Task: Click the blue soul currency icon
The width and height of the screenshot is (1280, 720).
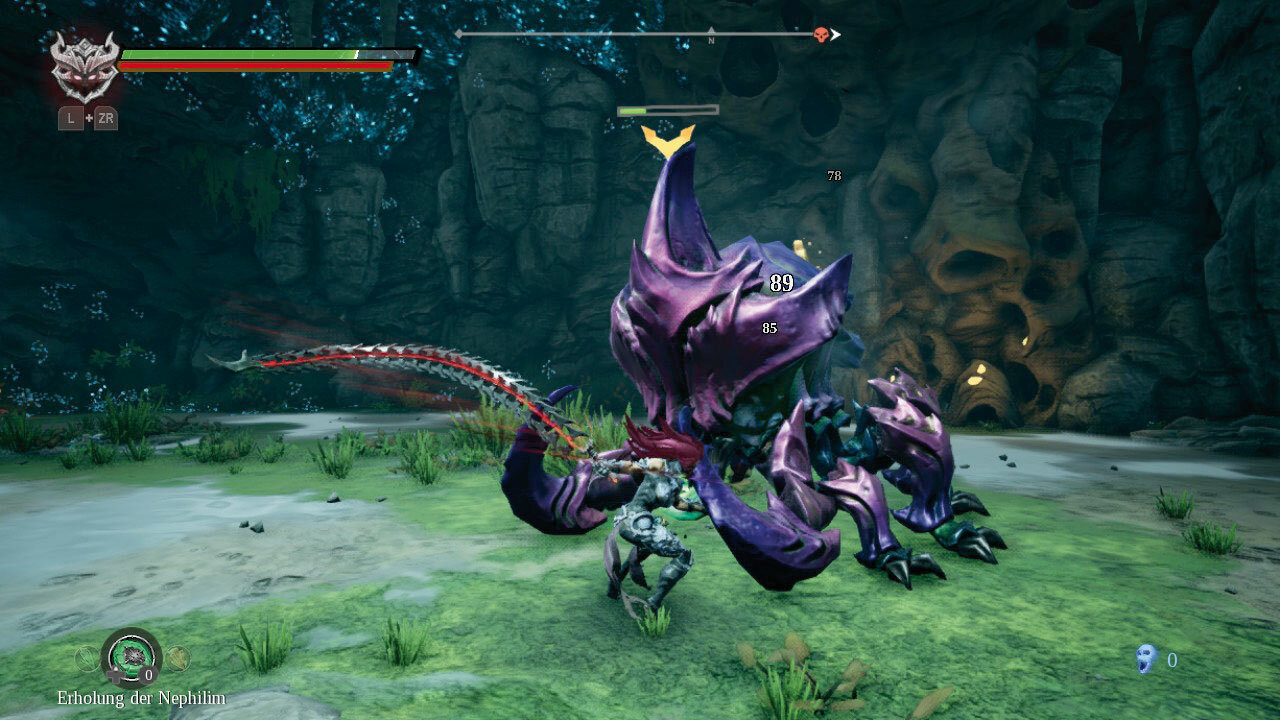Action: click(1147, 658)
